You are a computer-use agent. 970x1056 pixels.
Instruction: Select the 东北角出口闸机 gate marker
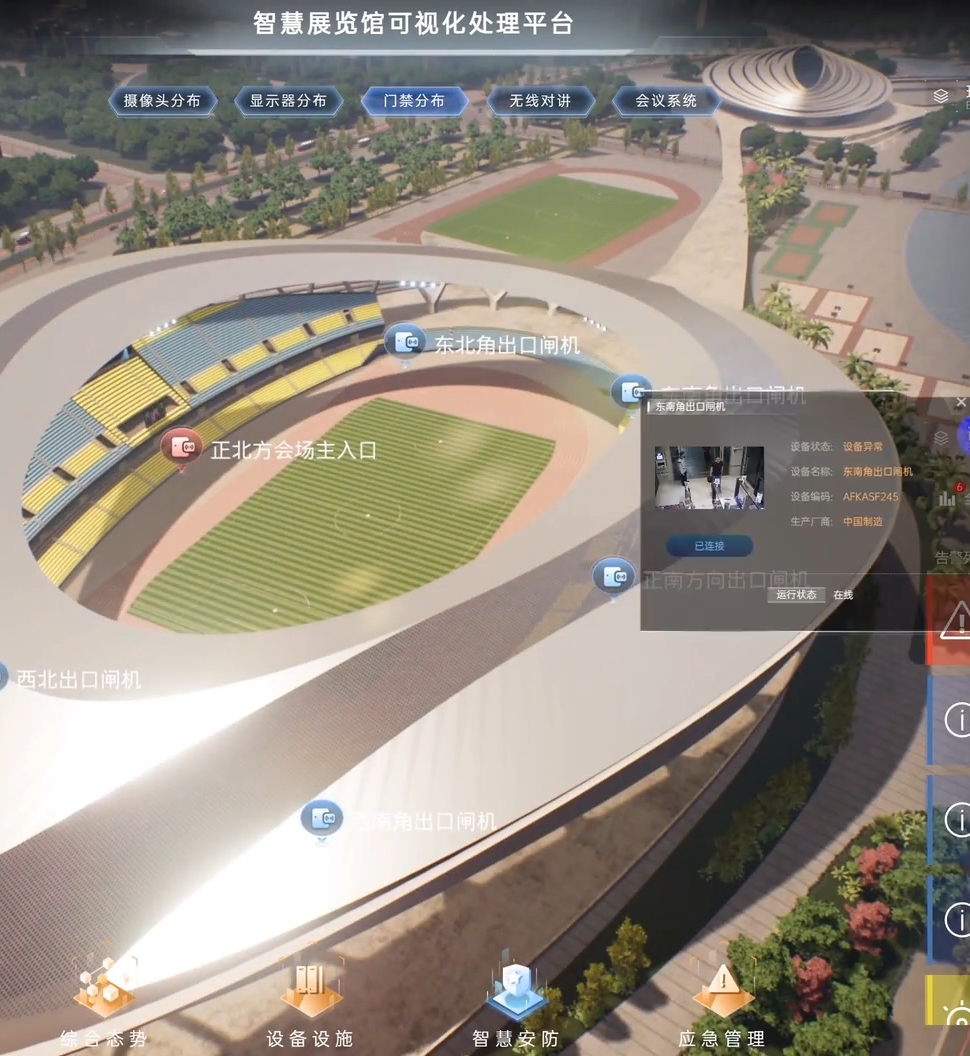click(x=405, y=342)
